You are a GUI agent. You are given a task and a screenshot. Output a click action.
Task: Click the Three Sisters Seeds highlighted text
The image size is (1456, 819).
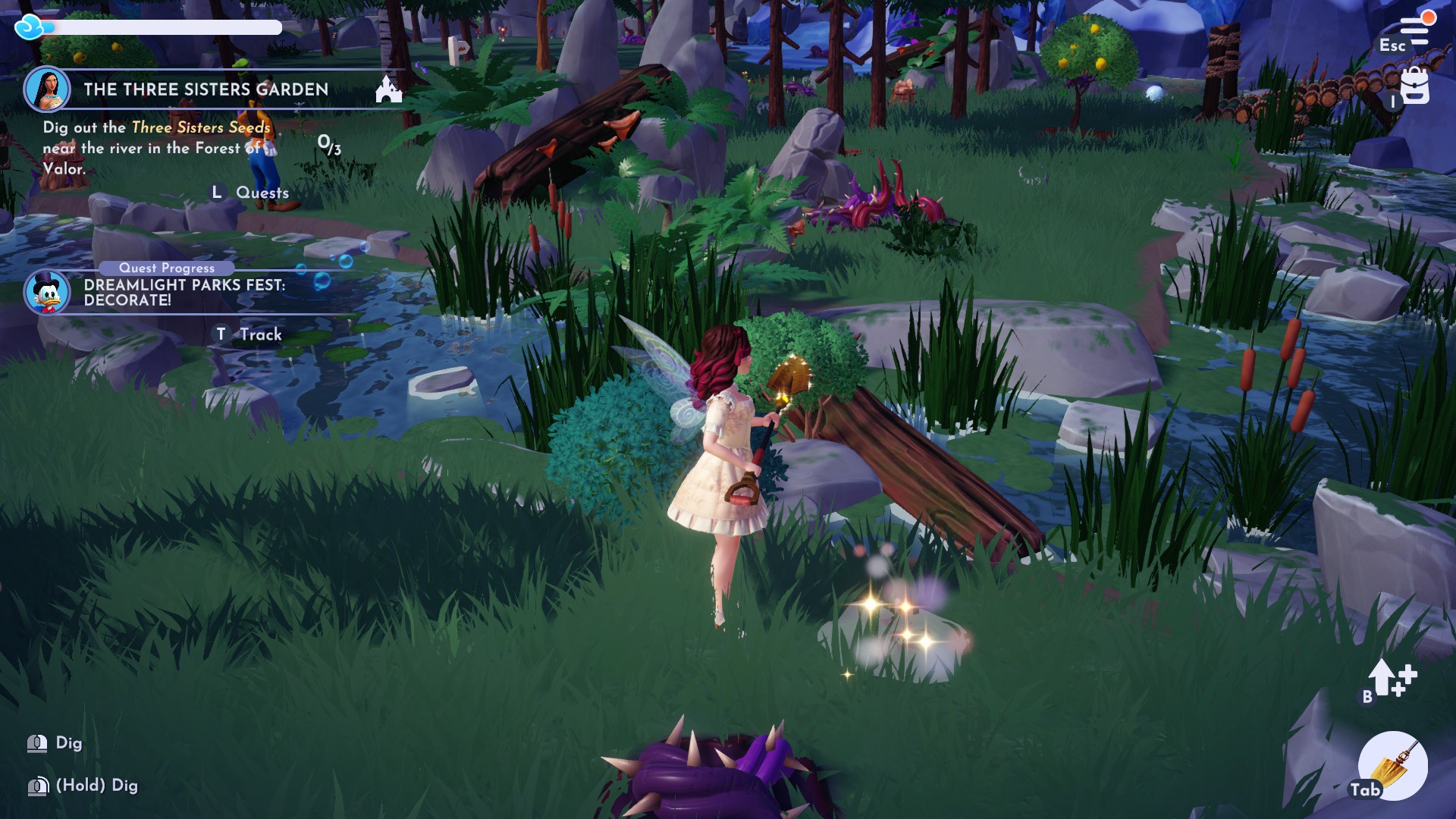[x=200, y=129]
